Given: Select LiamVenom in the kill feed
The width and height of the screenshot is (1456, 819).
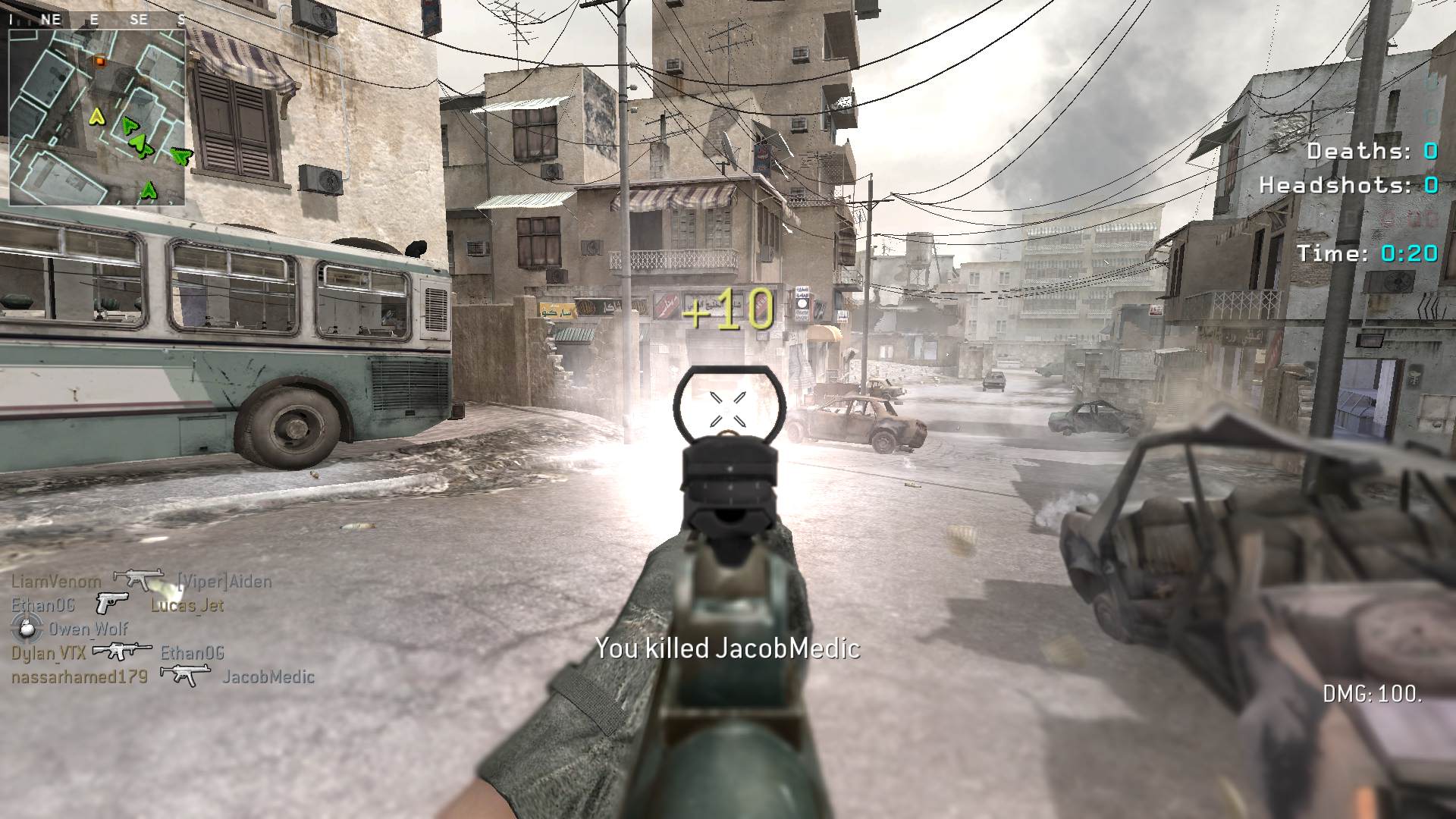Looking at the screenshot, I should point(56,582).
